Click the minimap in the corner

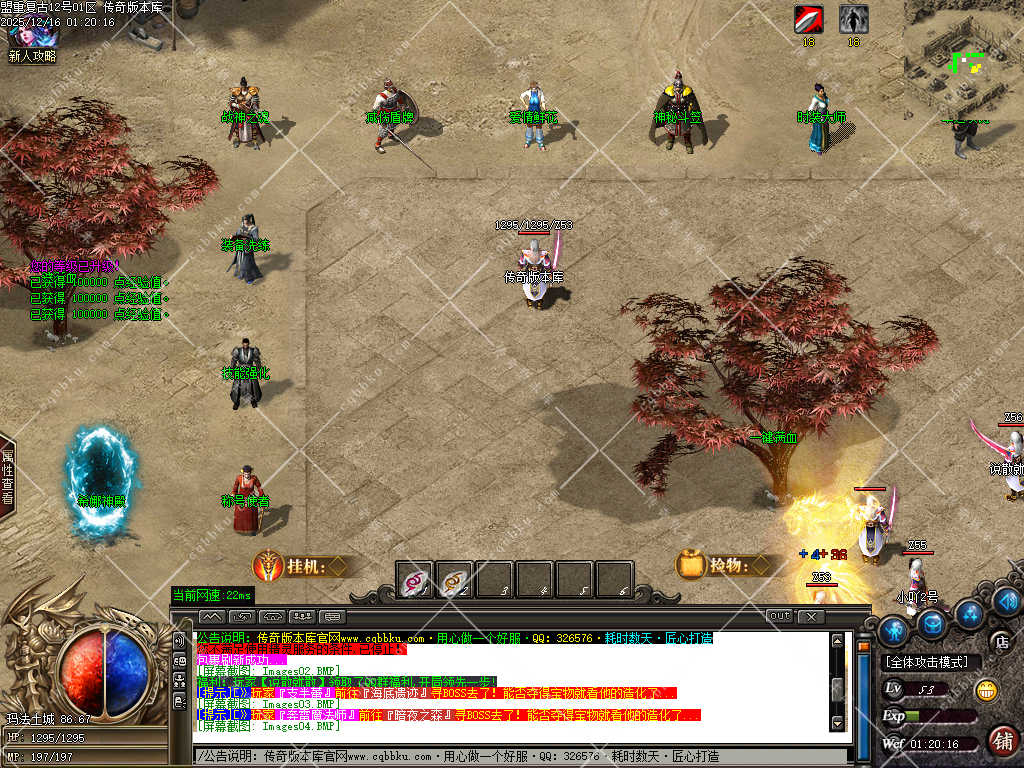[x=964, y=62]
